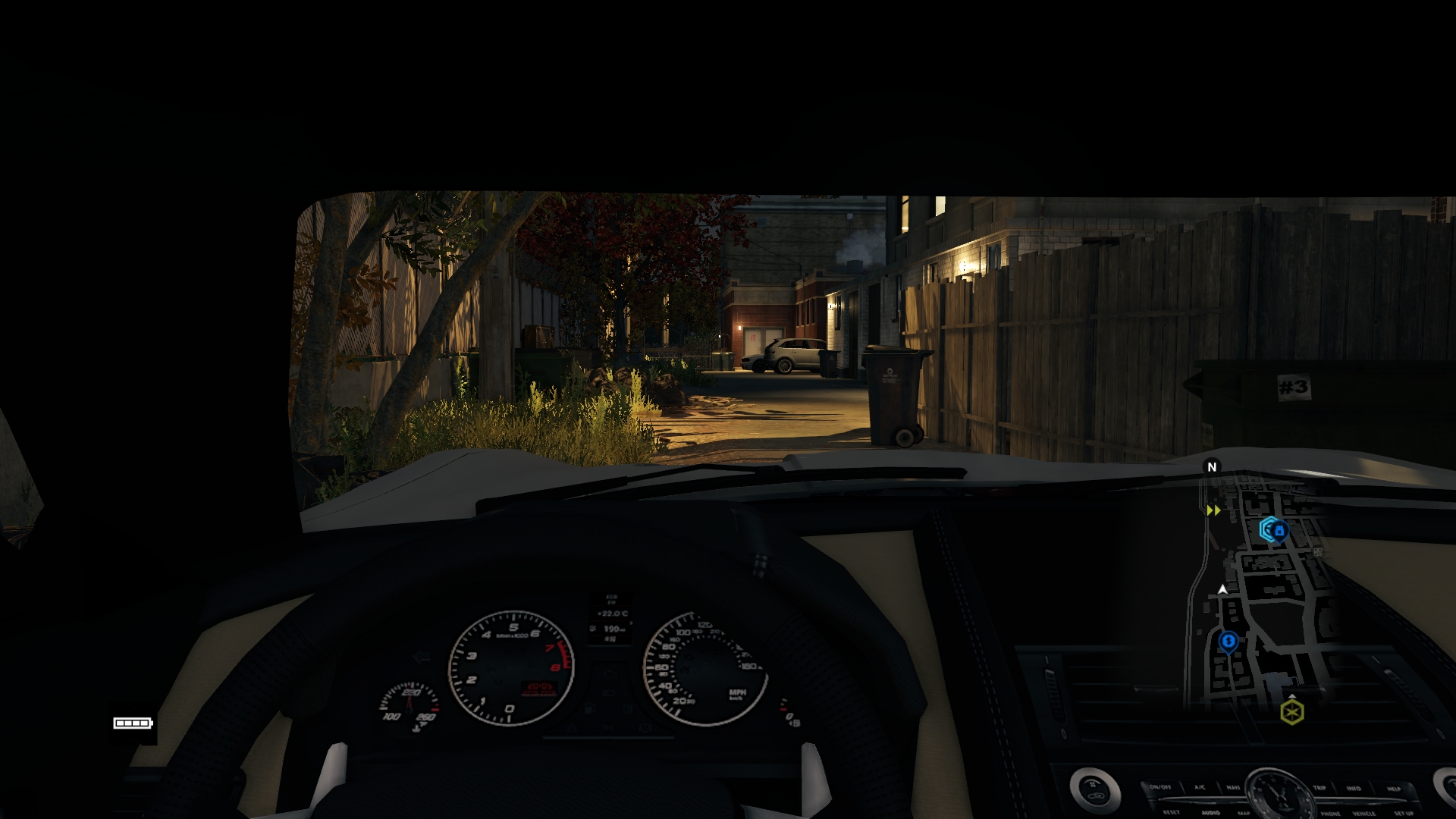Screen dimensions: 1456x819
Task: Click the white player arrow on minimap
Action: tap(1222, 589)
